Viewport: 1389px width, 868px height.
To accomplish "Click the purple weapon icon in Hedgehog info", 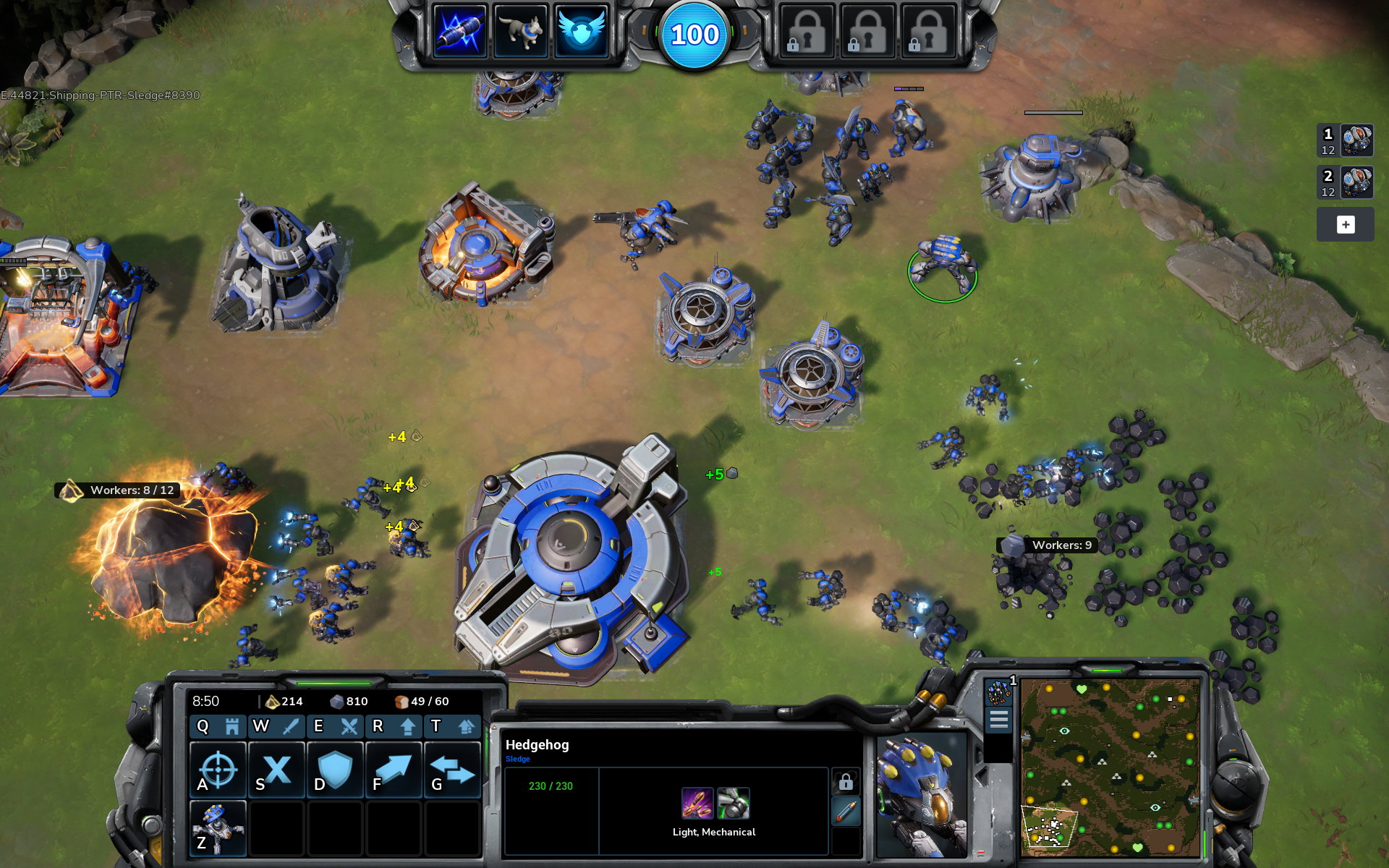I will [697, 803].
